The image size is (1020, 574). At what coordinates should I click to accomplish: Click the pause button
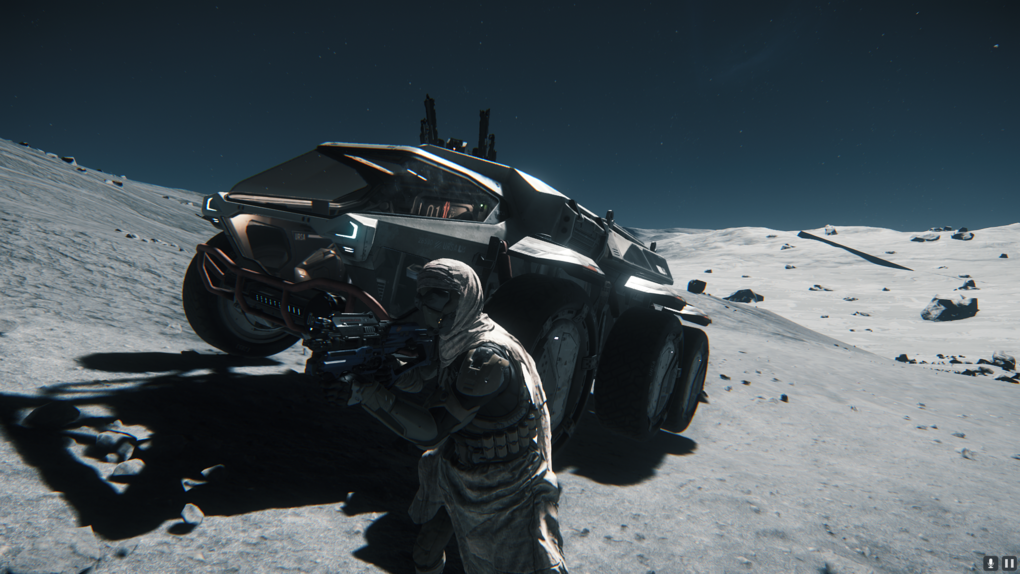click(1008, 563)
